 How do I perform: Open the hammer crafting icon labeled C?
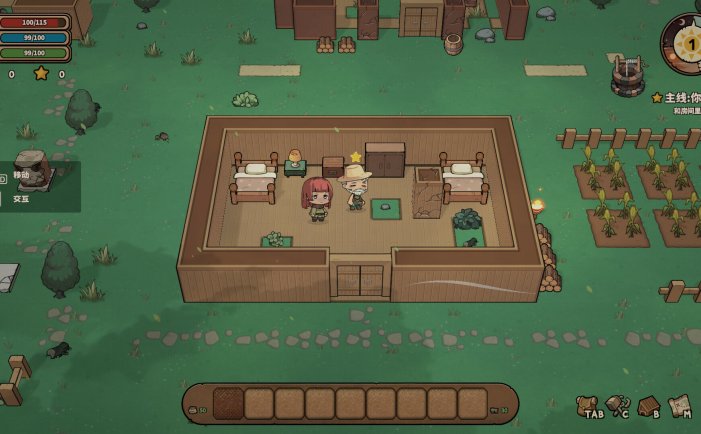617,405
